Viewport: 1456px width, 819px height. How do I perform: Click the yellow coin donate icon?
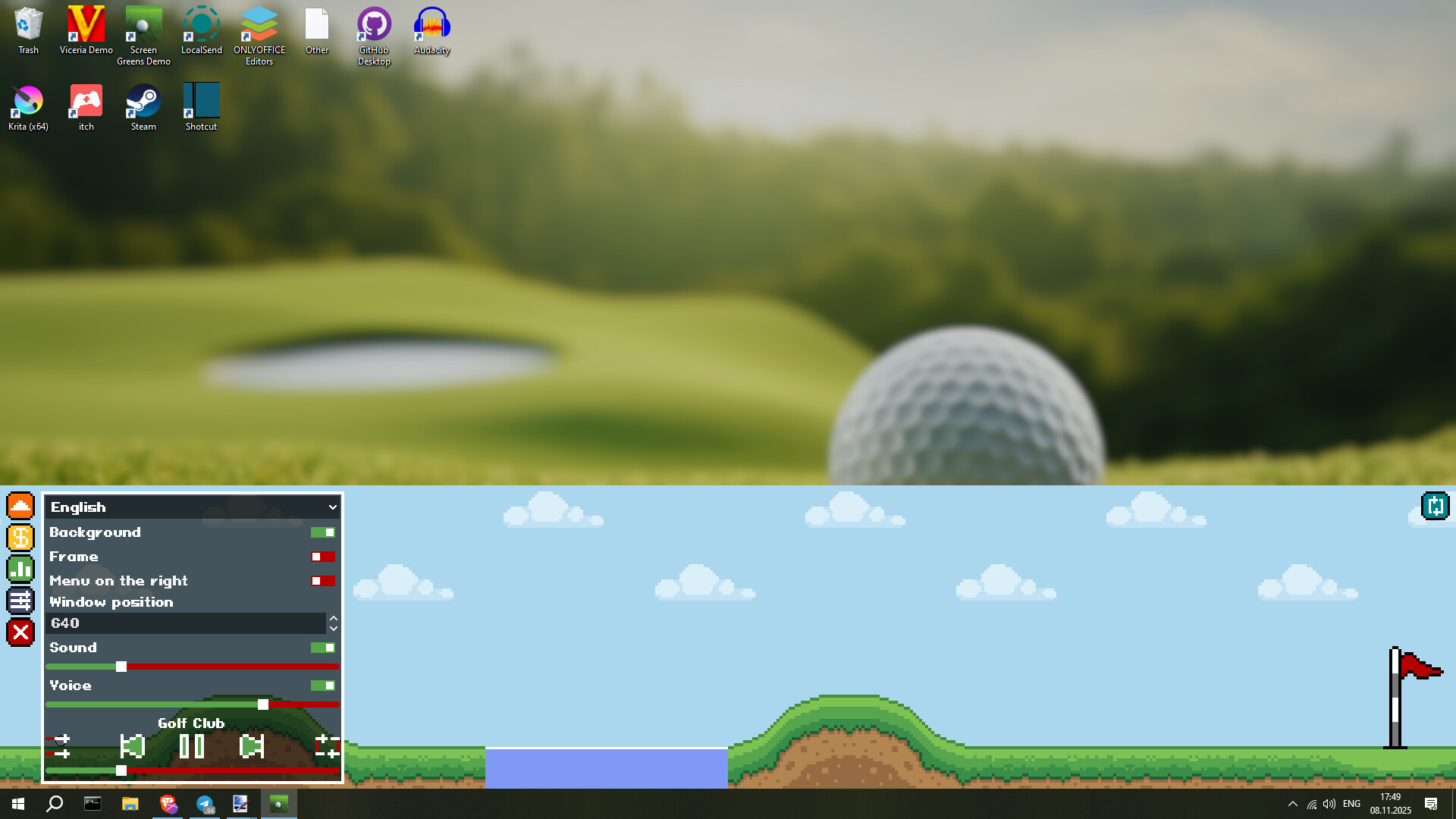coord(20,537)
